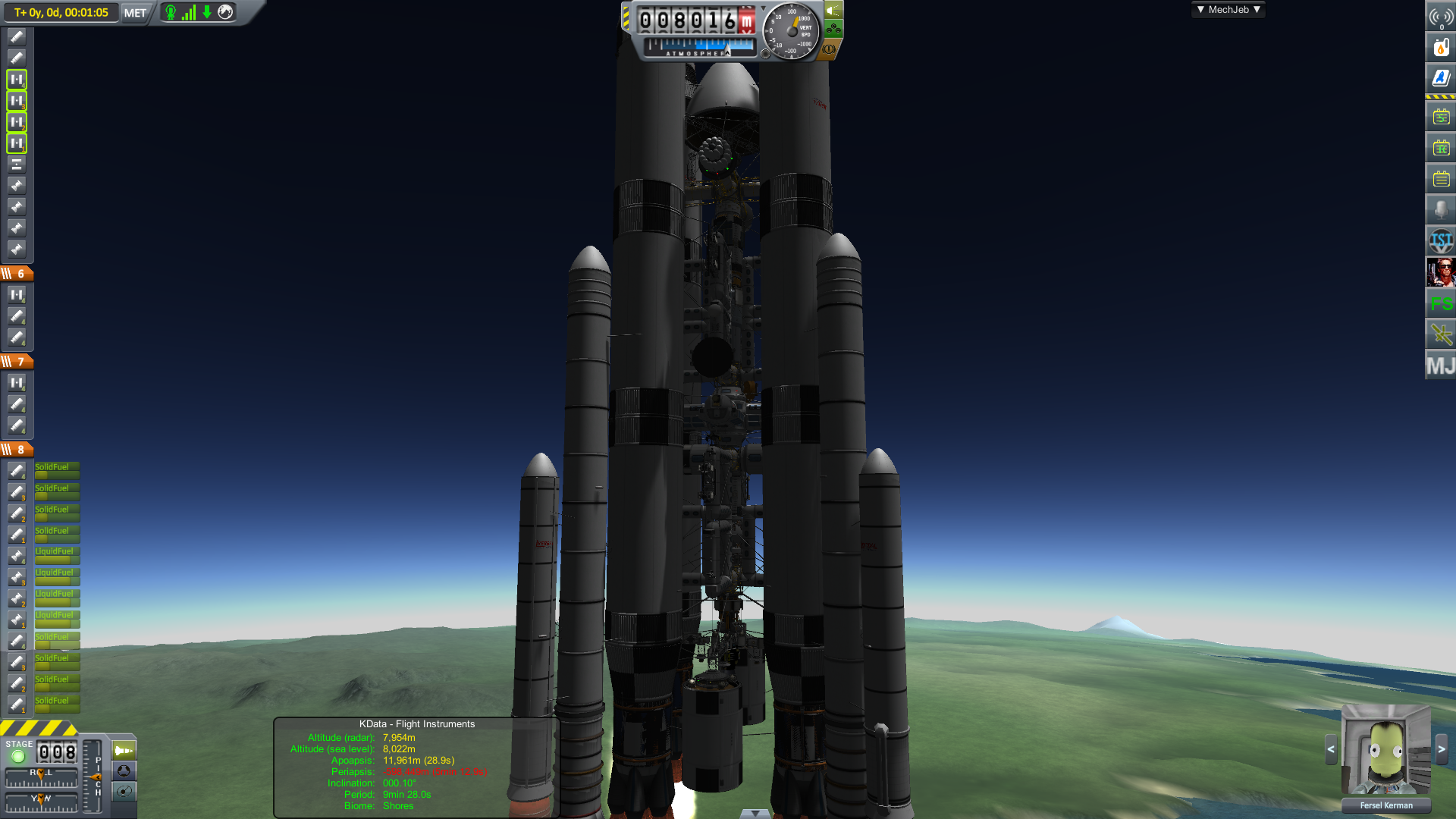Activate the green STAGE light button
1456x819 pixels.
tap(18, 756)
